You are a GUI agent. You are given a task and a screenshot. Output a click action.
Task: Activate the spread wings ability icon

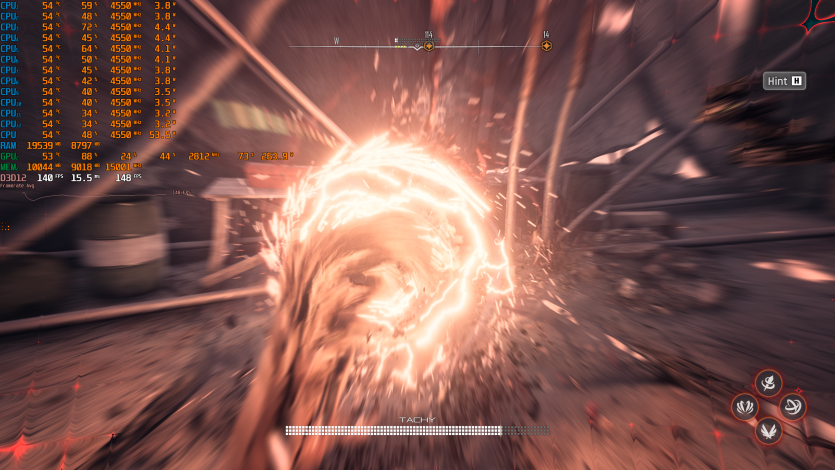pos(768,430)
